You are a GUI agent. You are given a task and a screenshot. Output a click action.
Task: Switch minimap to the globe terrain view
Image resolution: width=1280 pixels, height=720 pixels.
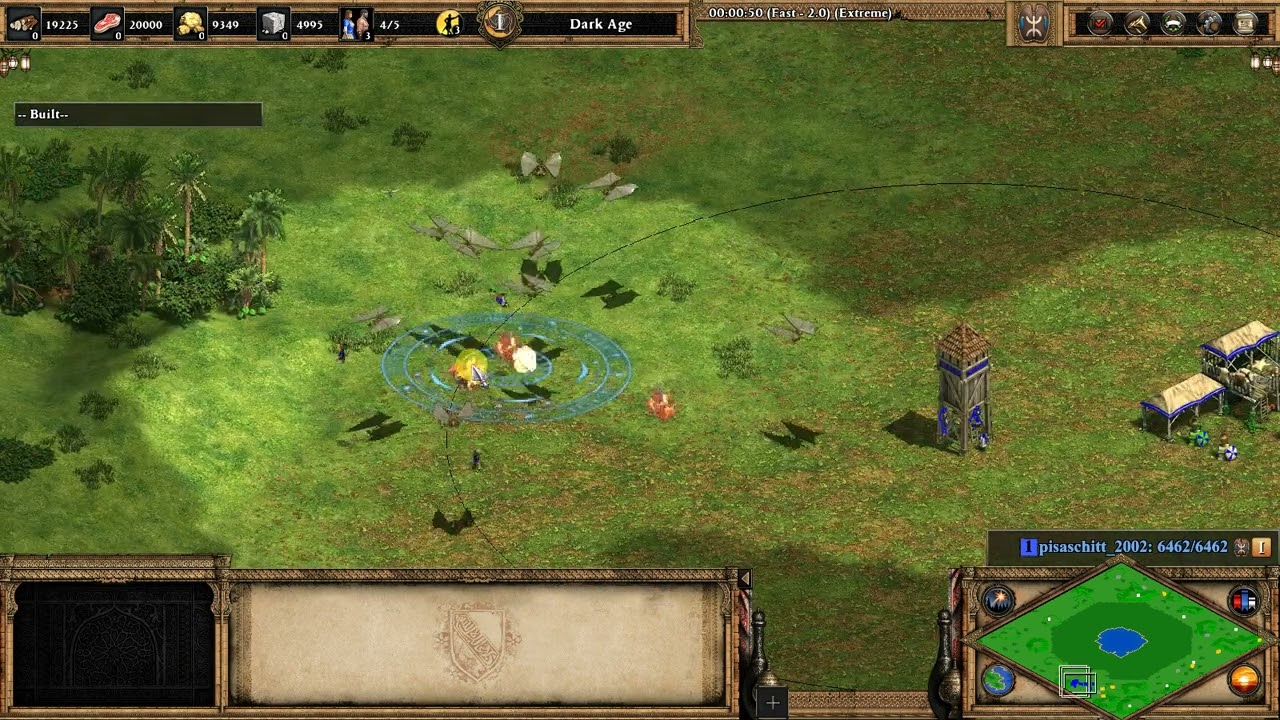click(x=998, y=681)
